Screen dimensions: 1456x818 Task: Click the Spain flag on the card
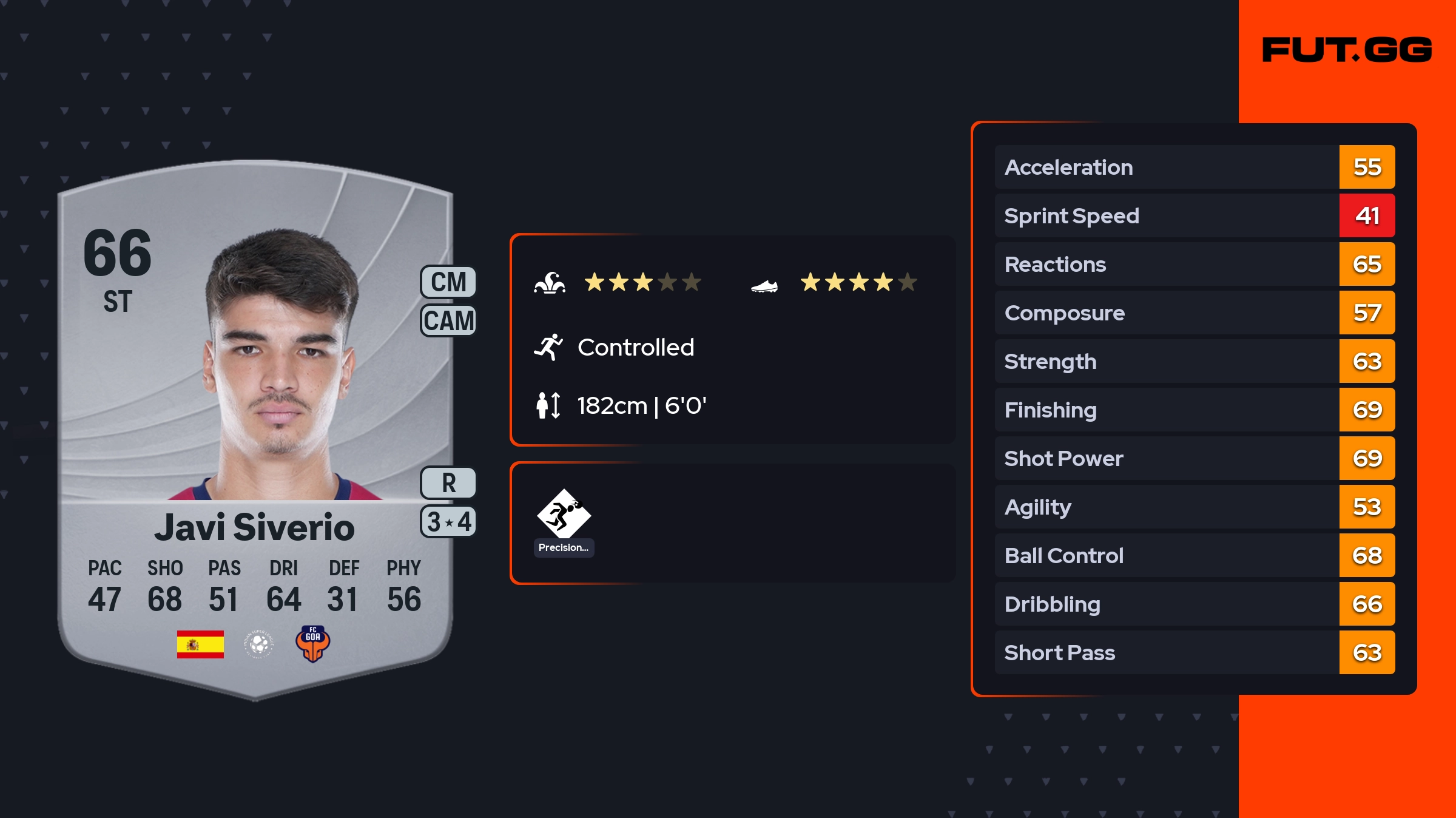pos(200,644)
